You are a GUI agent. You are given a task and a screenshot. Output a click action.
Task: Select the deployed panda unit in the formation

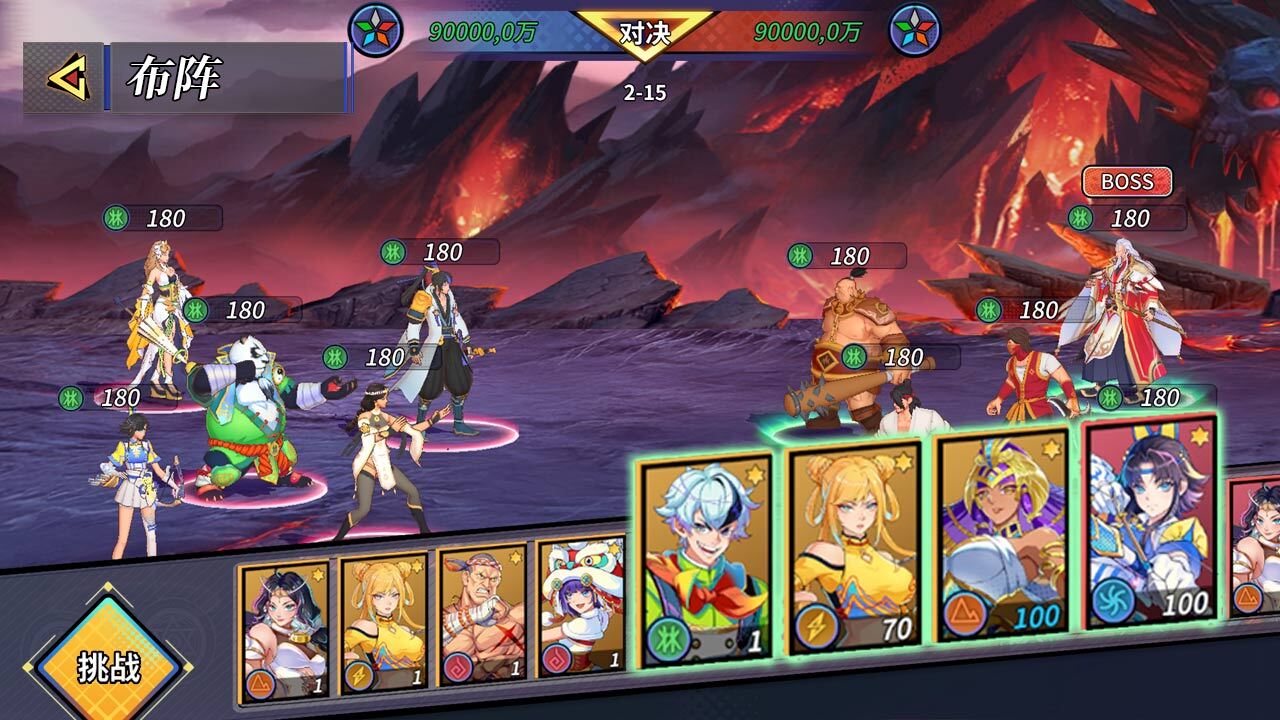250,415
